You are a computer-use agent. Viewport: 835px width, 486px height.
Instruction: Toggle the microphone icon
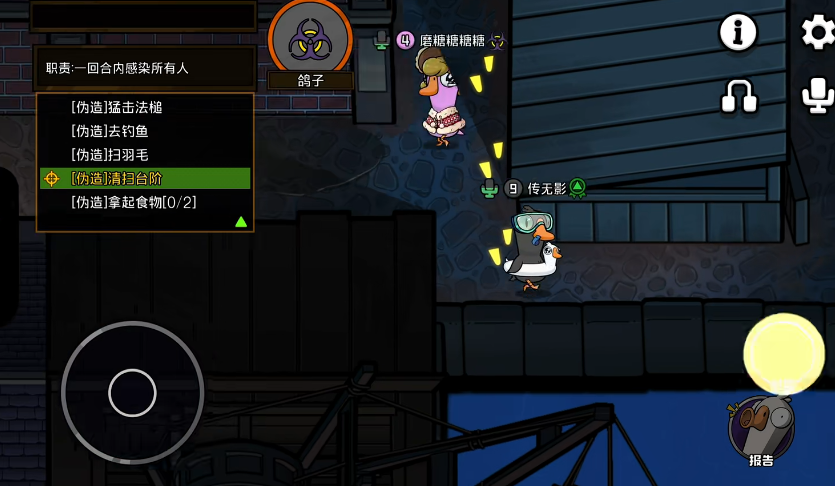click(x=819, y=96)
